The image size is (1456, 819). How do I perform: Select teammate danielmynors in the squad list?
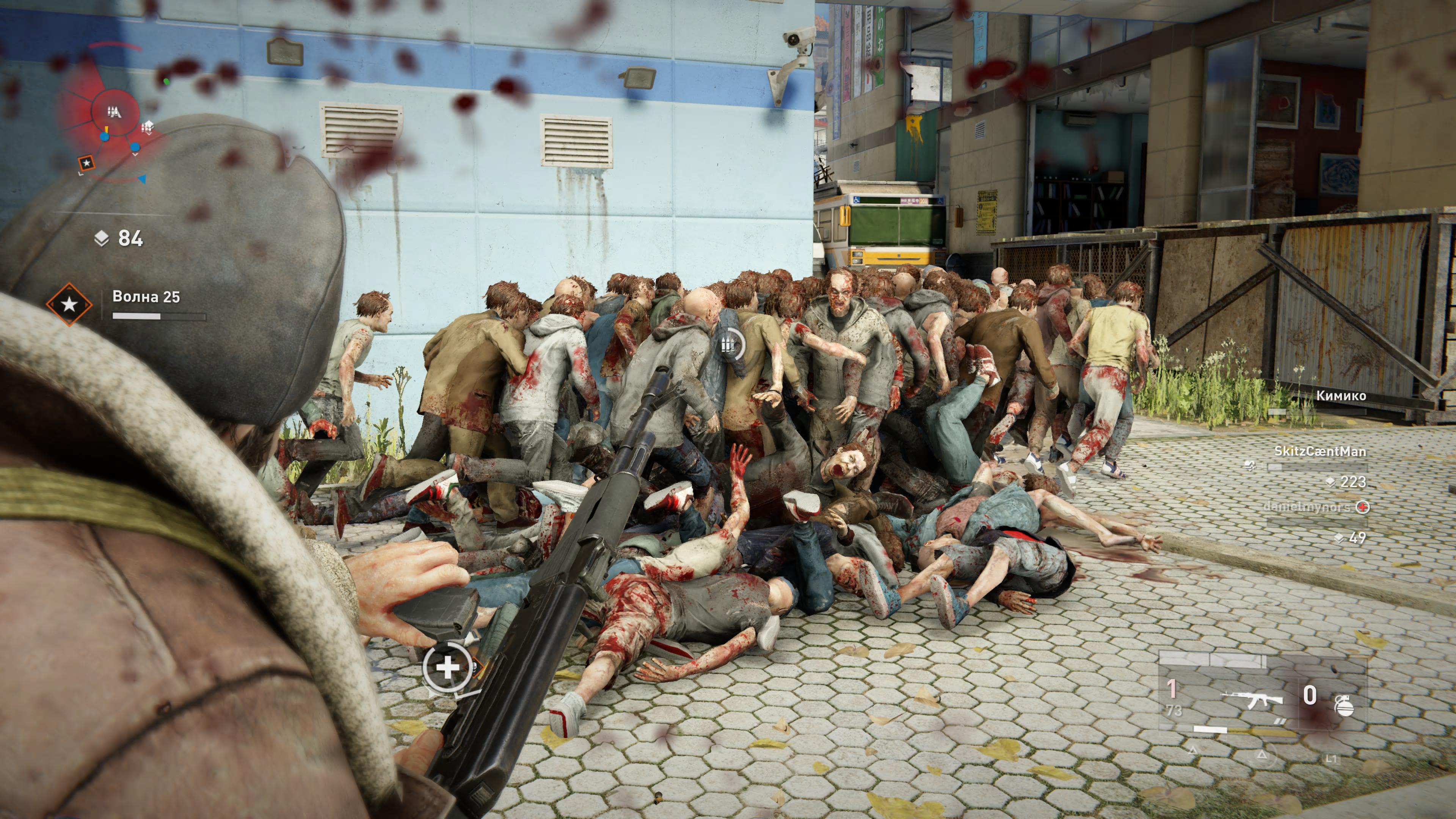[x=1306, y=507]
